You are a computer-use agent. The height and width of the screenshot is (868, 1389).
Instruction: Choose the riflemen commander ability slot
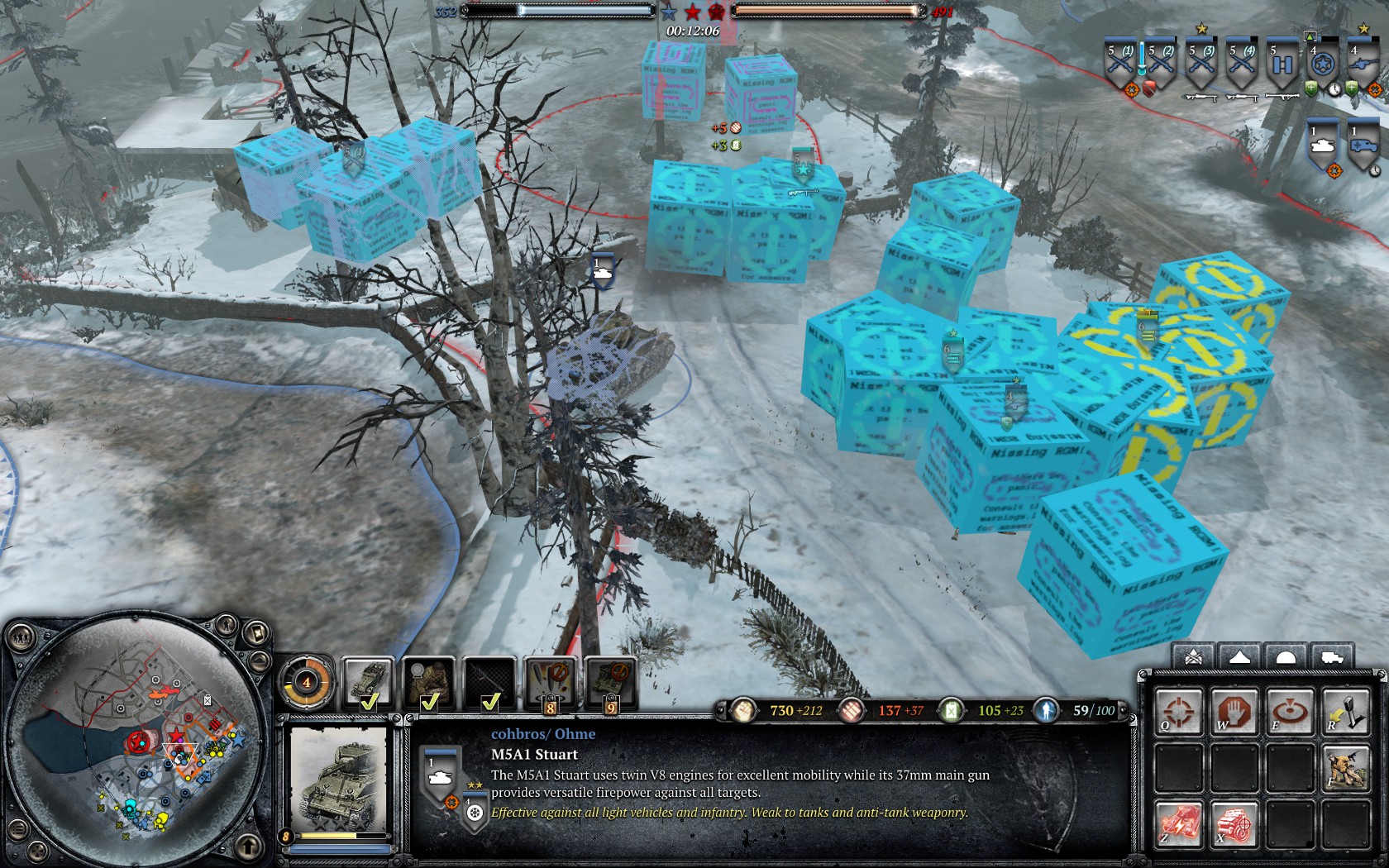(x=429, y=683)
